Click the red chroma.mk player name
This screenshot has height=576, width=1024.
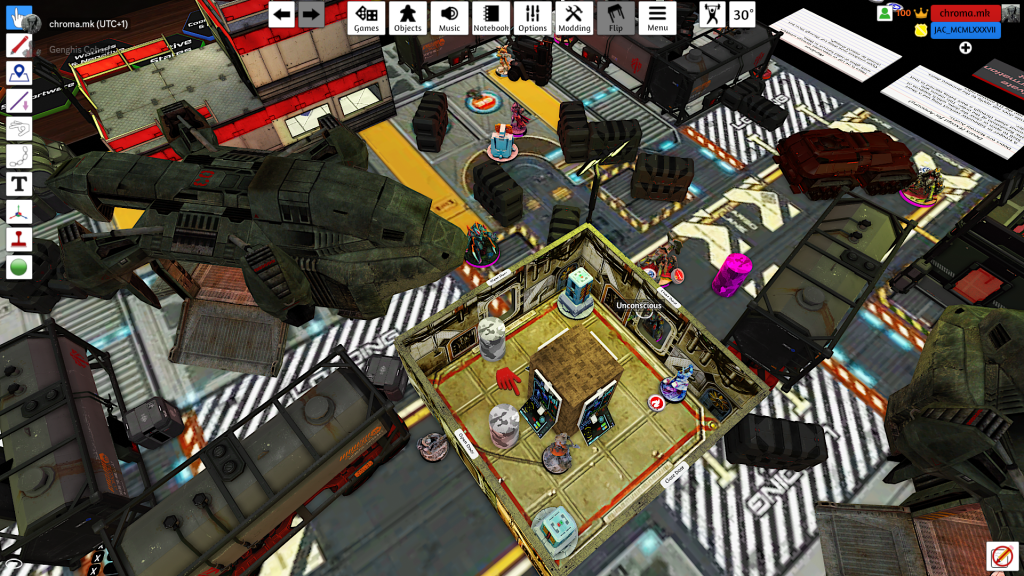964,13
